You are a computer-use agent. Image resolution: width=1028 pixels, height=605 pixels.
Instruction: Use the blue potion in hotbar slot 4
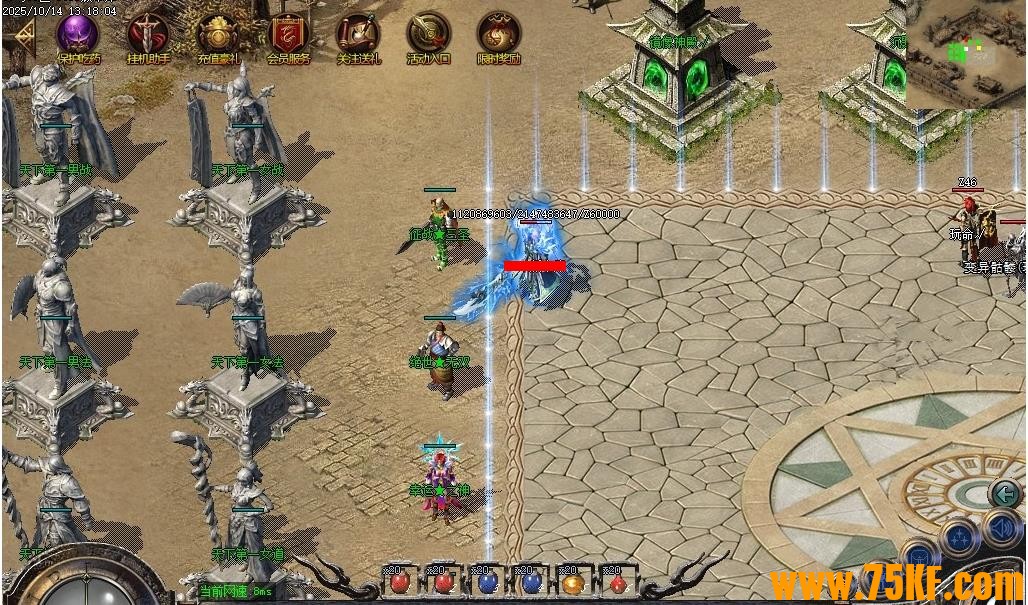(x=530, y=582)
